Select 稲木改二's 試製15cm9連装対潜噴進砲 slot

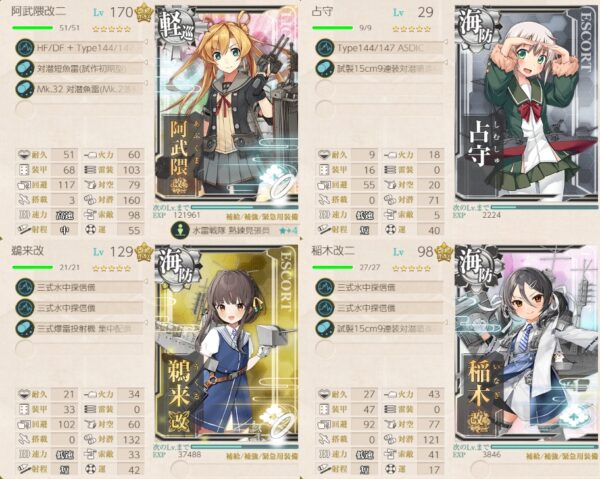pyautogui.click(x=378, y=326)
